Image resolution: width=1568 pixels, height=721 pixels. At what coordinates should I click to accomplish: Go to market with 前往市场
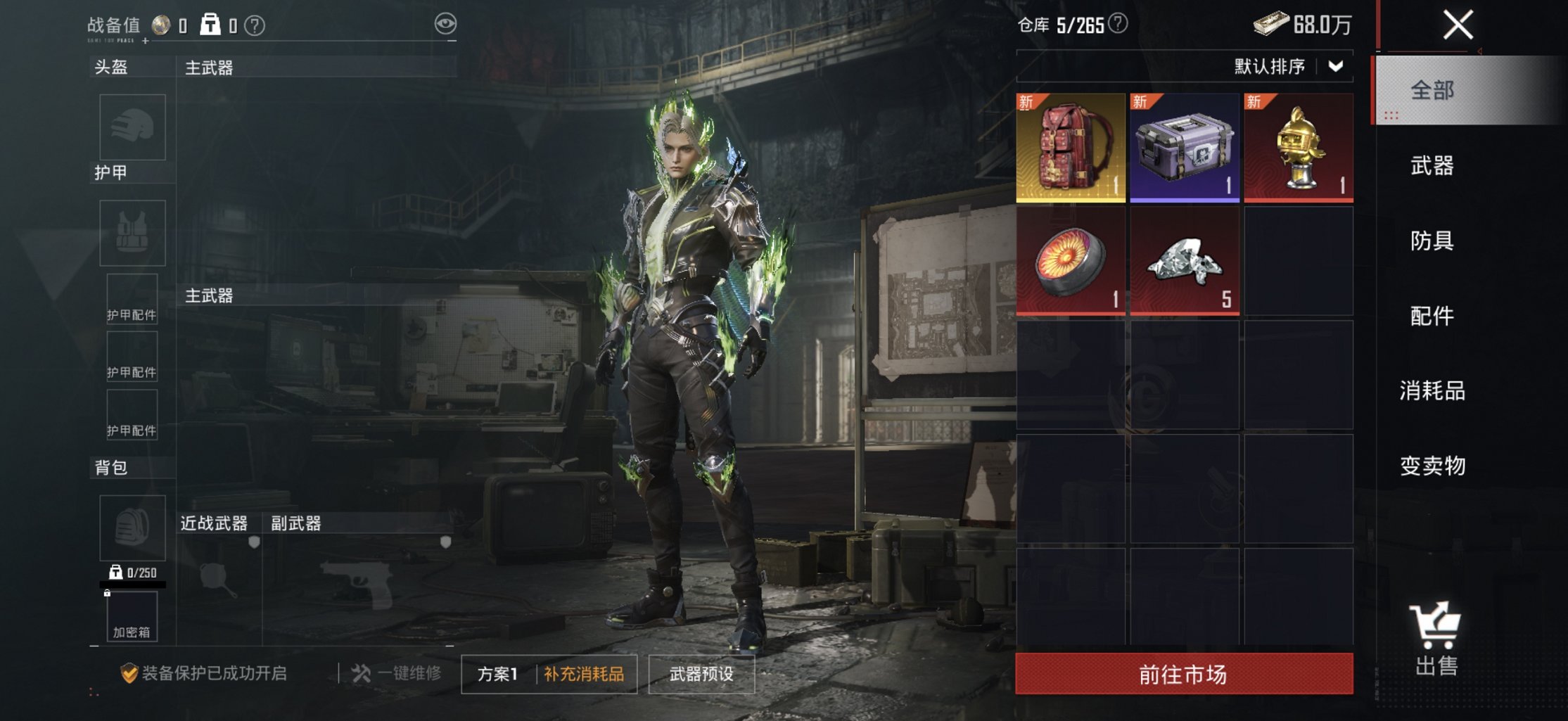click(x=1183, y=674)
